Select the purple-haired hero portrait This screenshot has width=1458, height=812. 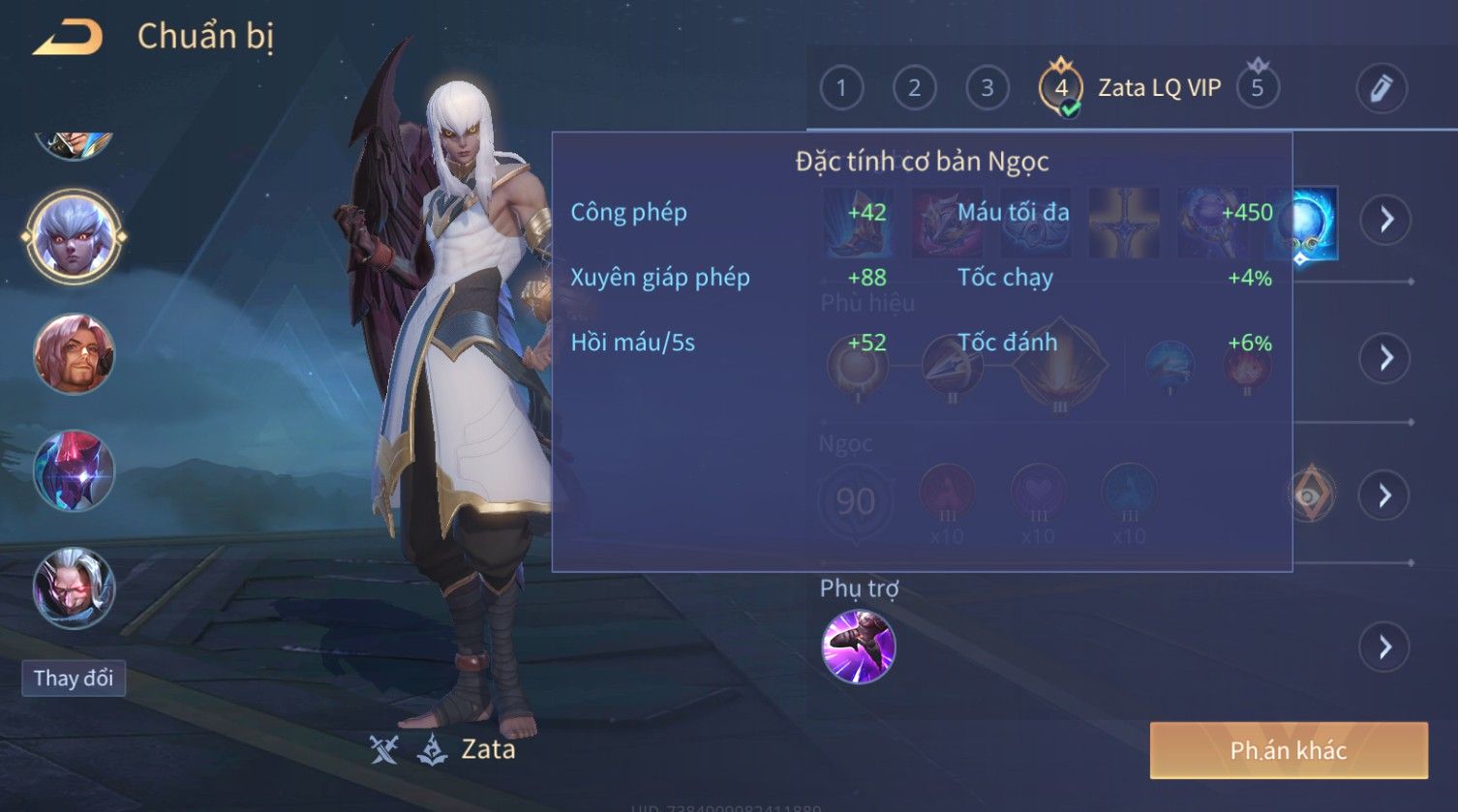[x=74, y=236]
